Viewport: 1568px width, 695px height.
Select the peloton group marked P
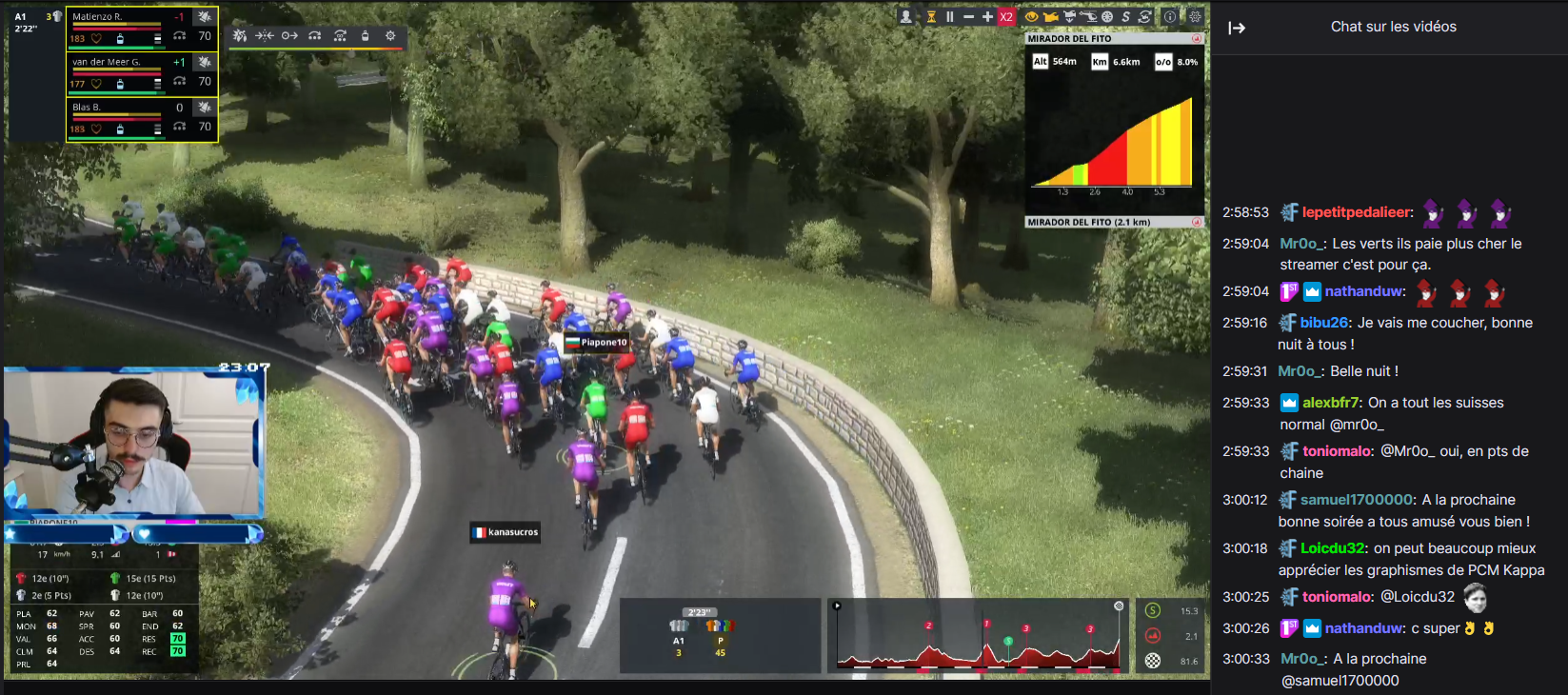[x=720, y=633]
